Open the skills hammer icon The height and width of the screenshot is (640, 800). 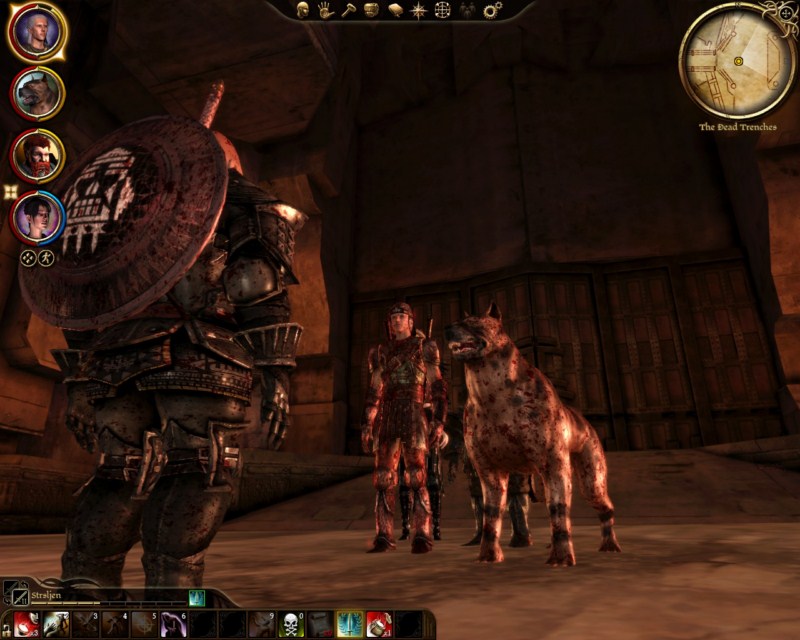[348, 10]
